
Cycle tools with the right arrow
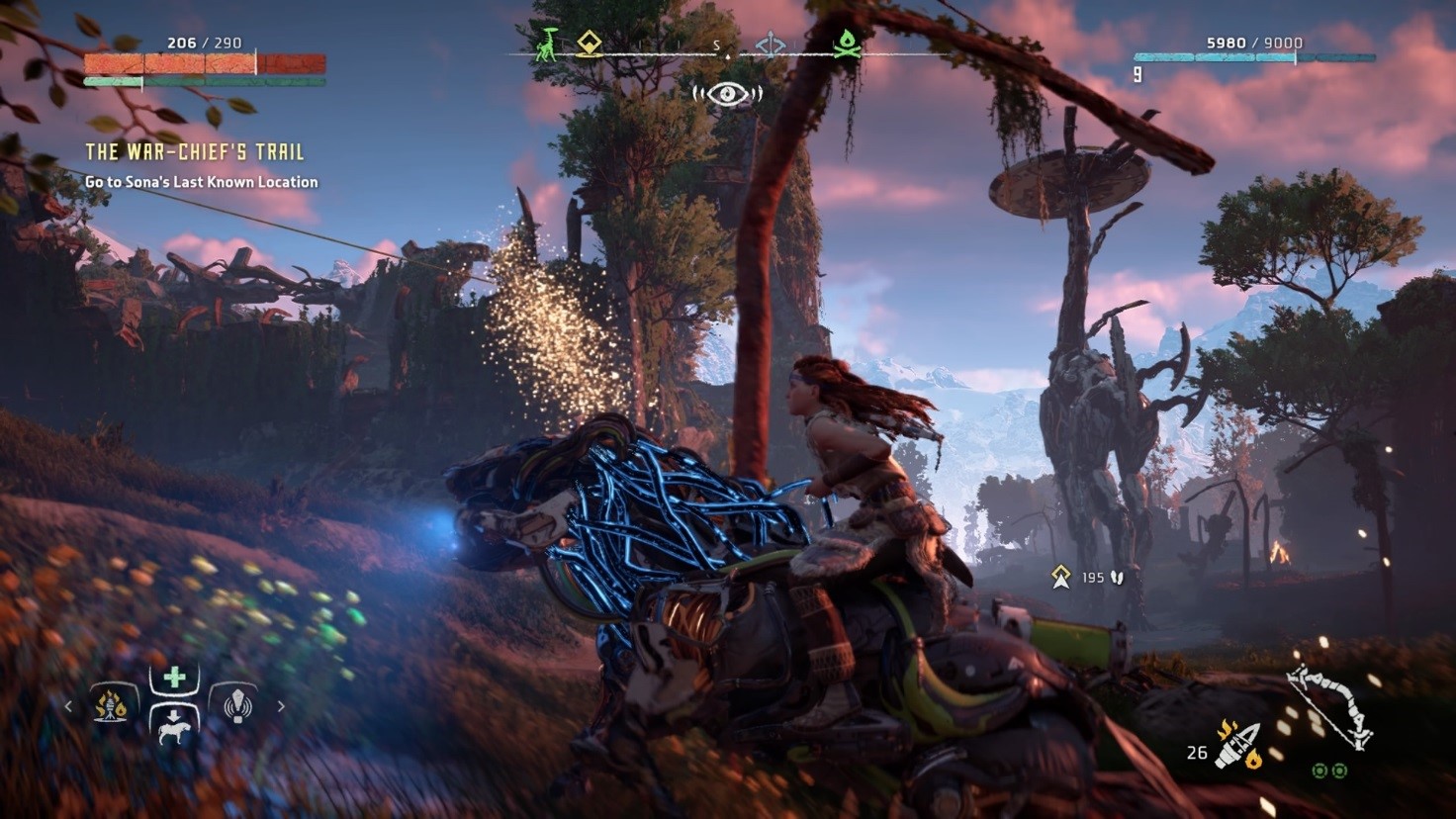point(281,706)
